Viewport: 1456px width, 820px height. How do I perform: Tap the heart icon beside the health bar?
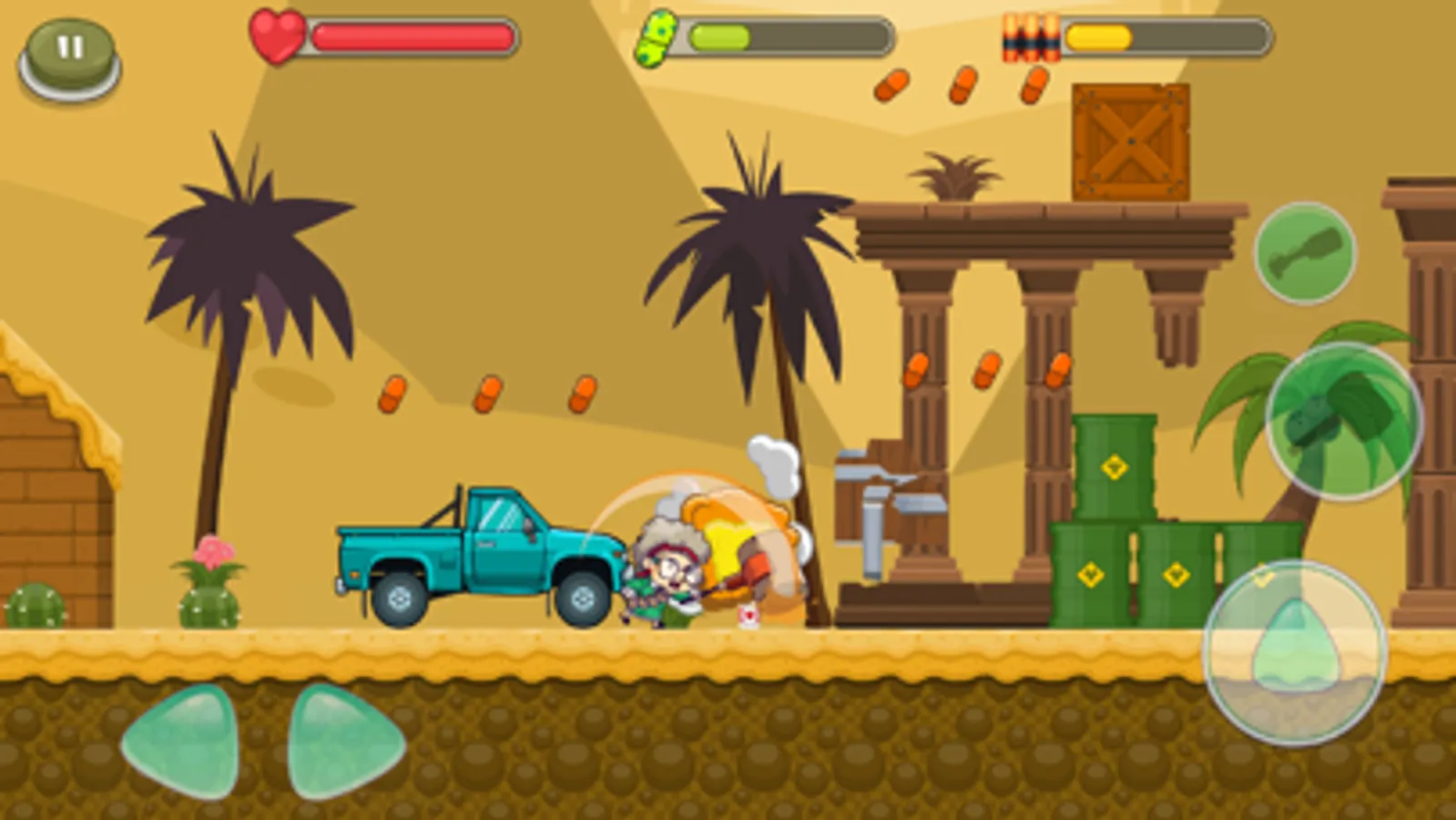[278, 35]
